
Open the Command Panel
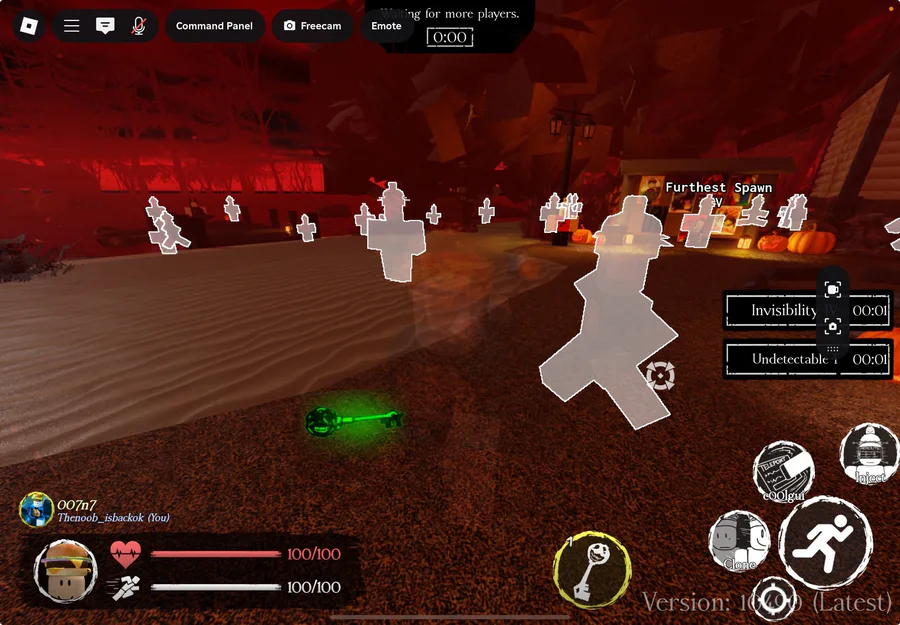click(x=214, y=26)
